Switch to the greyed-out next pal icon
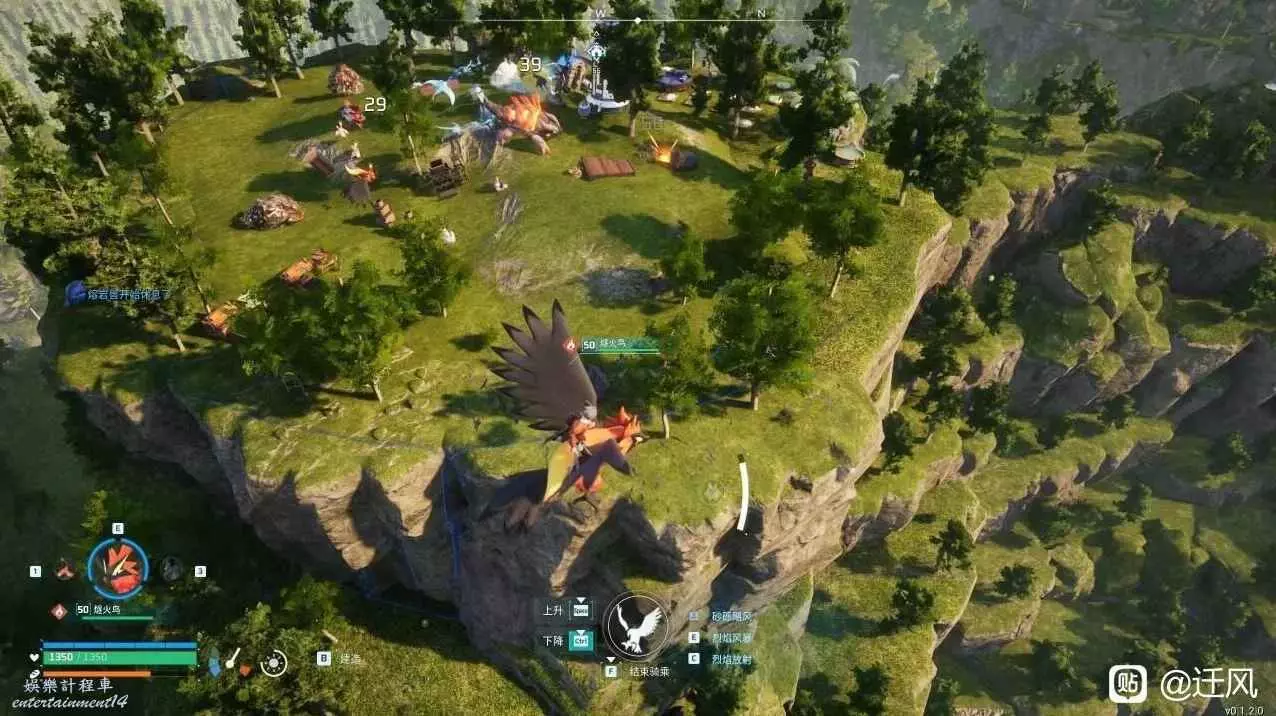The image size is (1276, 716). (172, 569)
